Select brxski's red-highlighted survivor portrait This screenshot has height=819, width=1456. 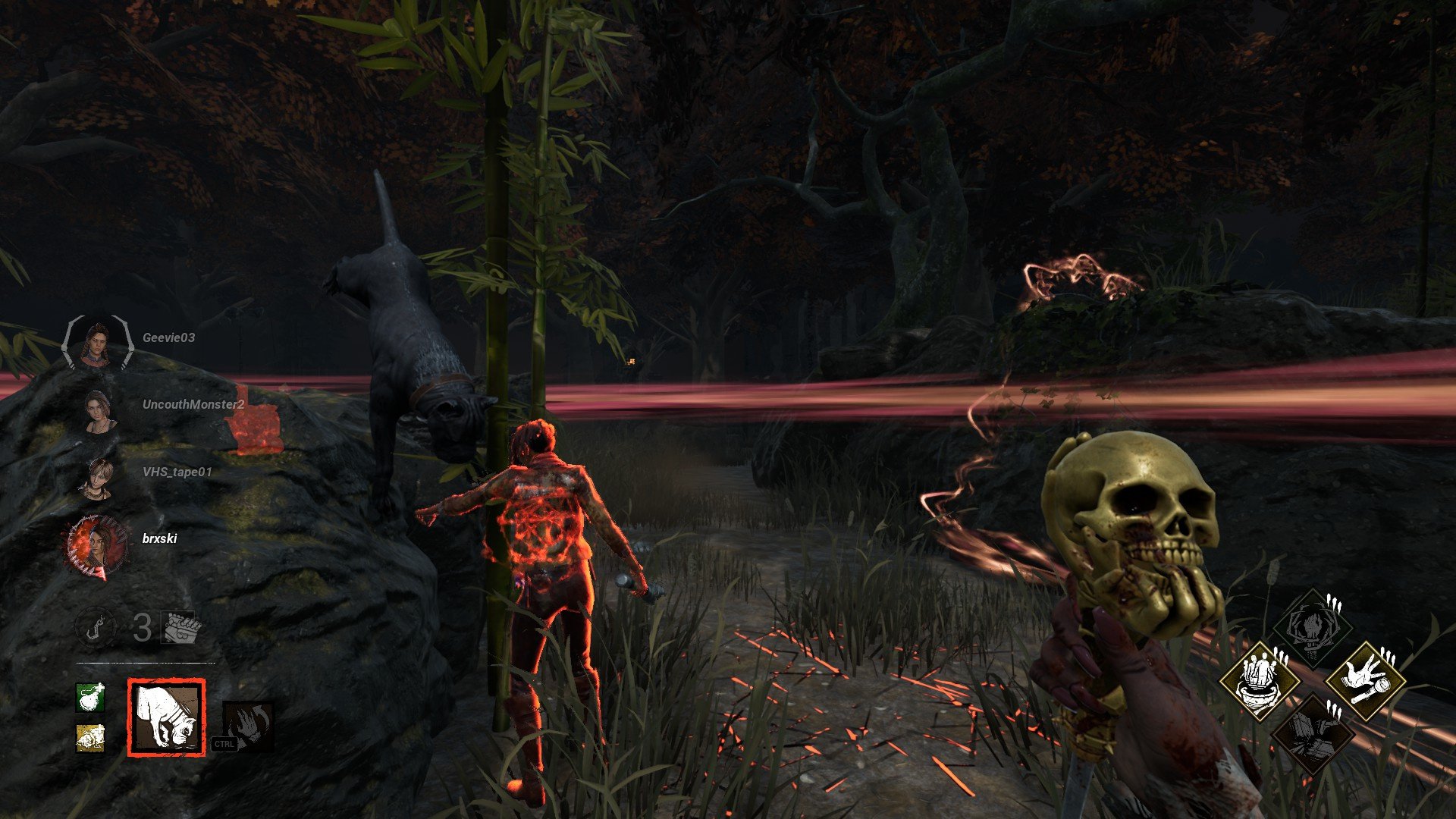point(98,544)
